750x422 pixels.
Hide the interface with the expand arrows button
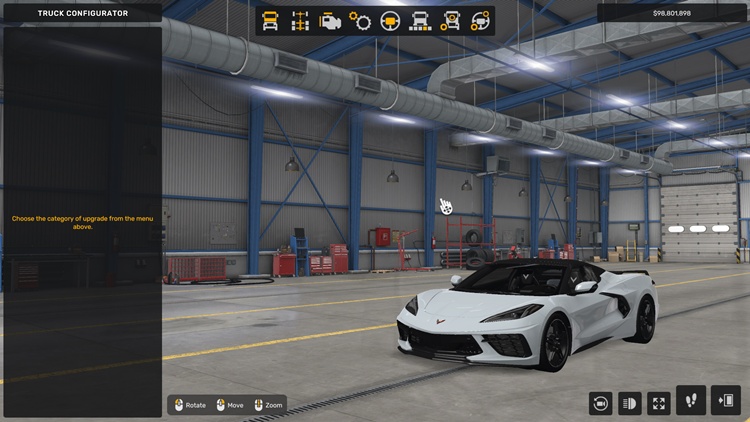[x=659, y=403]
